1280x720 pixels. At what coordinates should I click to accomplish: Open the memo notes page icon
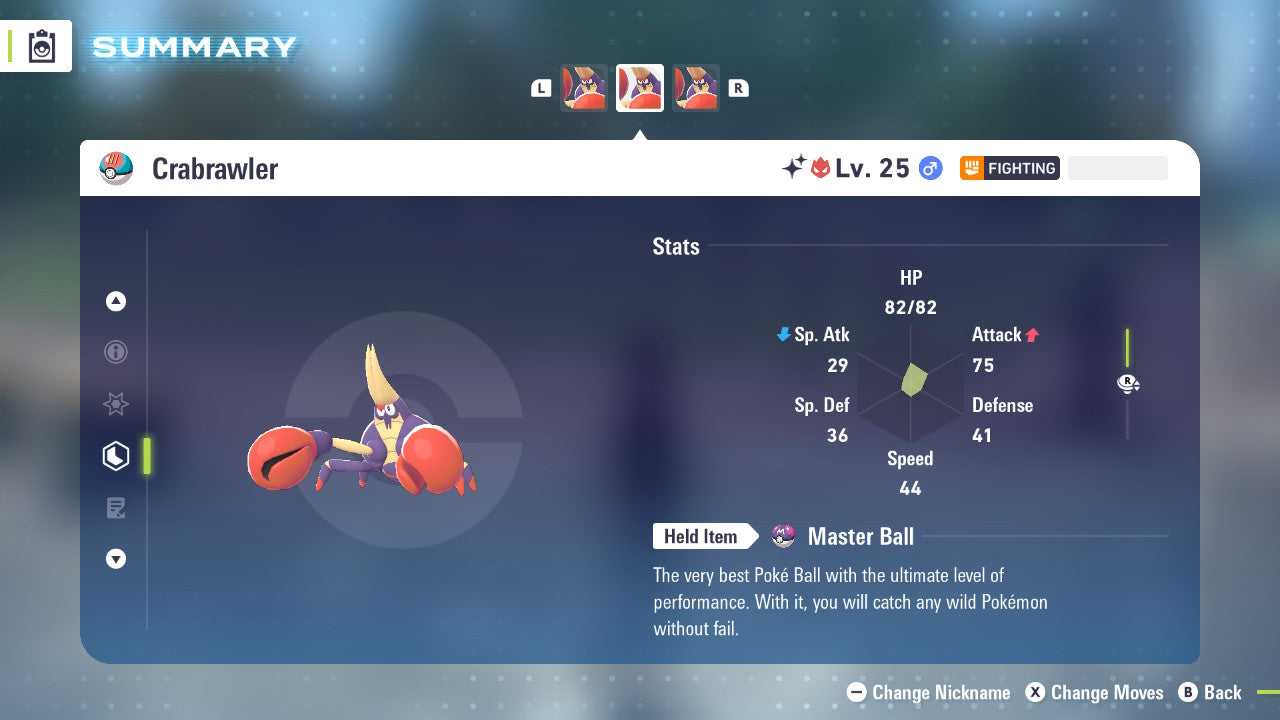[x=116, y=508]
